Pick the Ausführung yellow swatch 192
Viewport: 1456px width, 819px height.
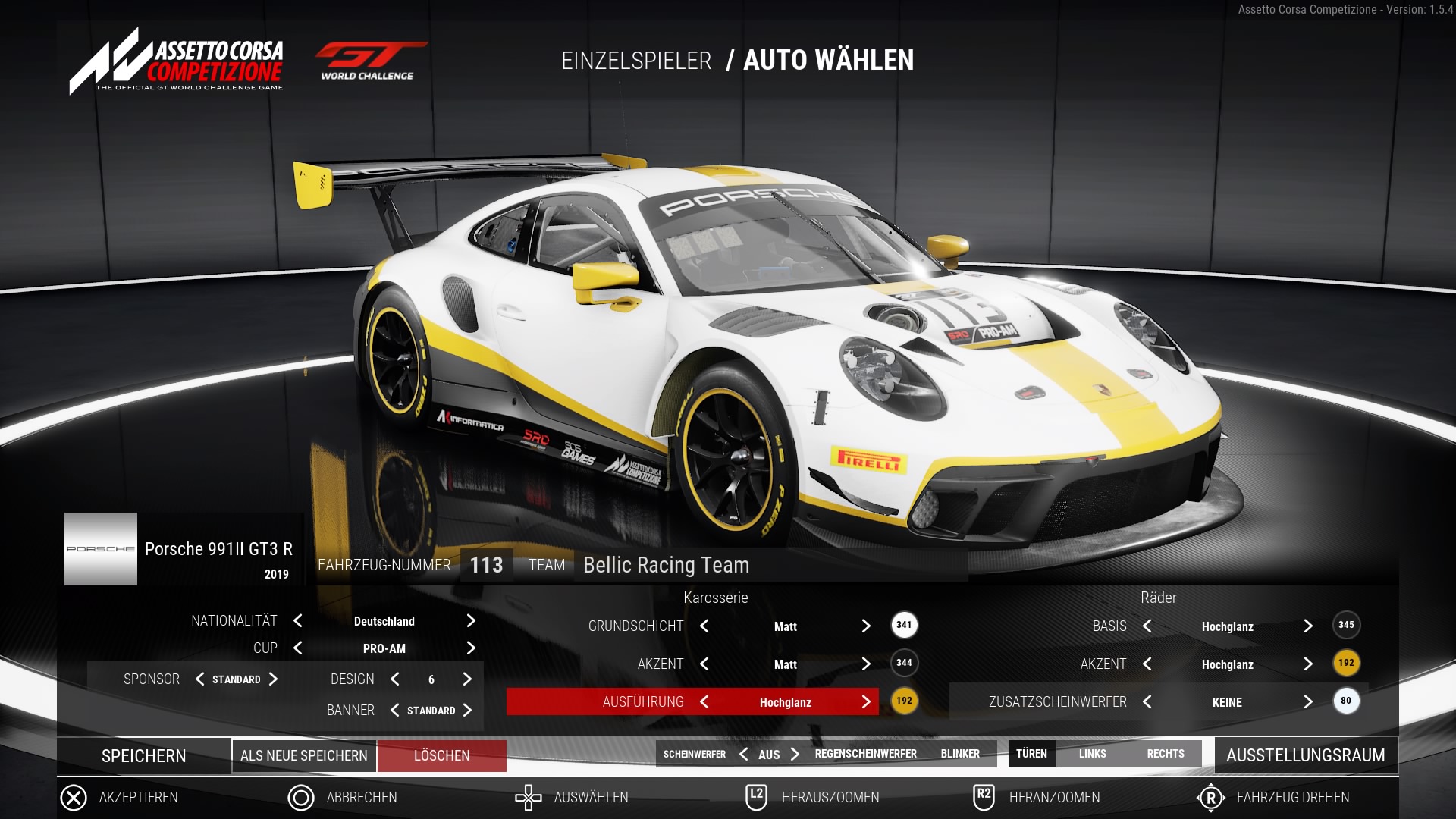point(904,701)
